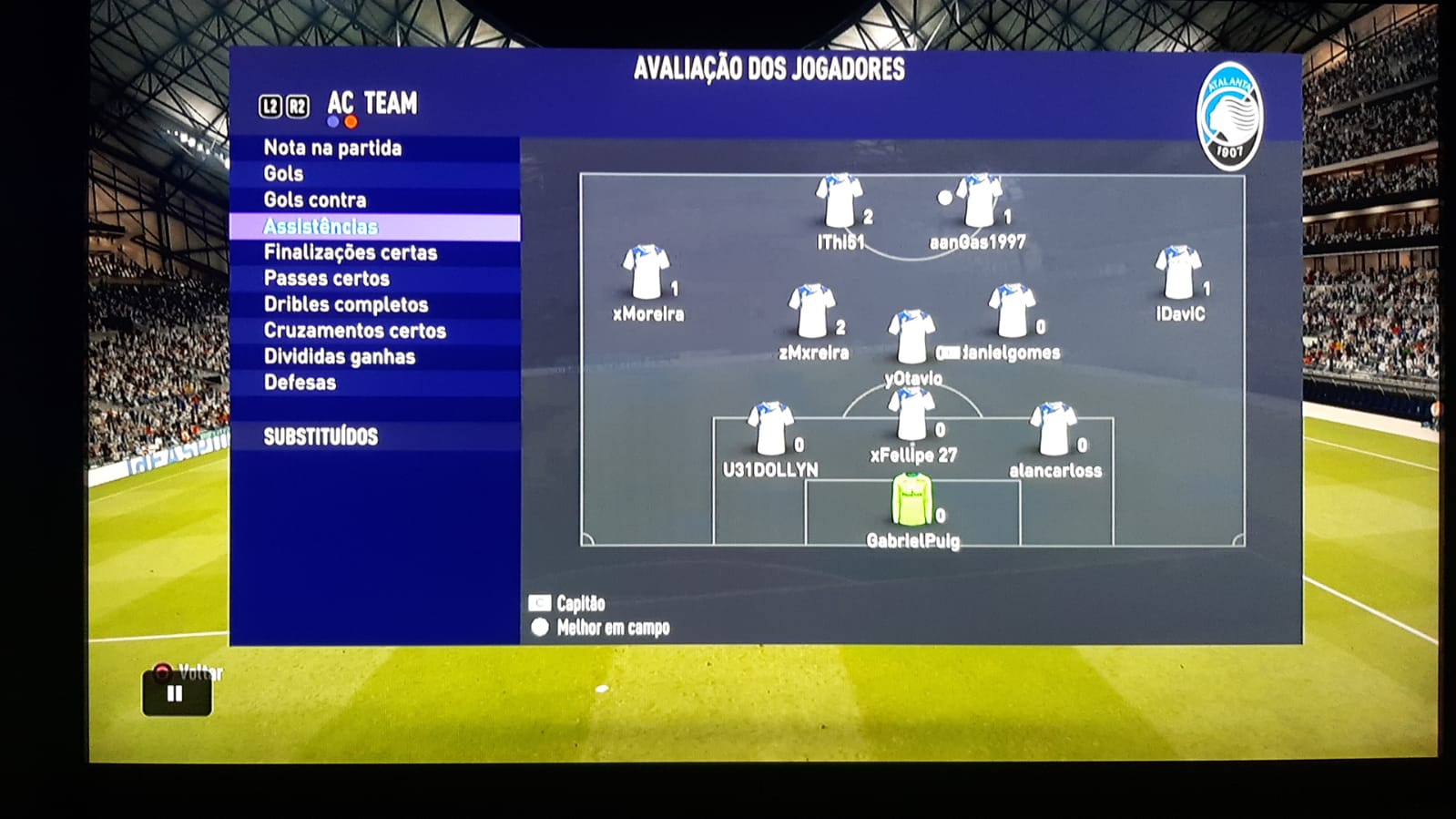This screenshot has width=1456, height=819.
Task: Show the Gols stat
Action: tap(283, 173)
